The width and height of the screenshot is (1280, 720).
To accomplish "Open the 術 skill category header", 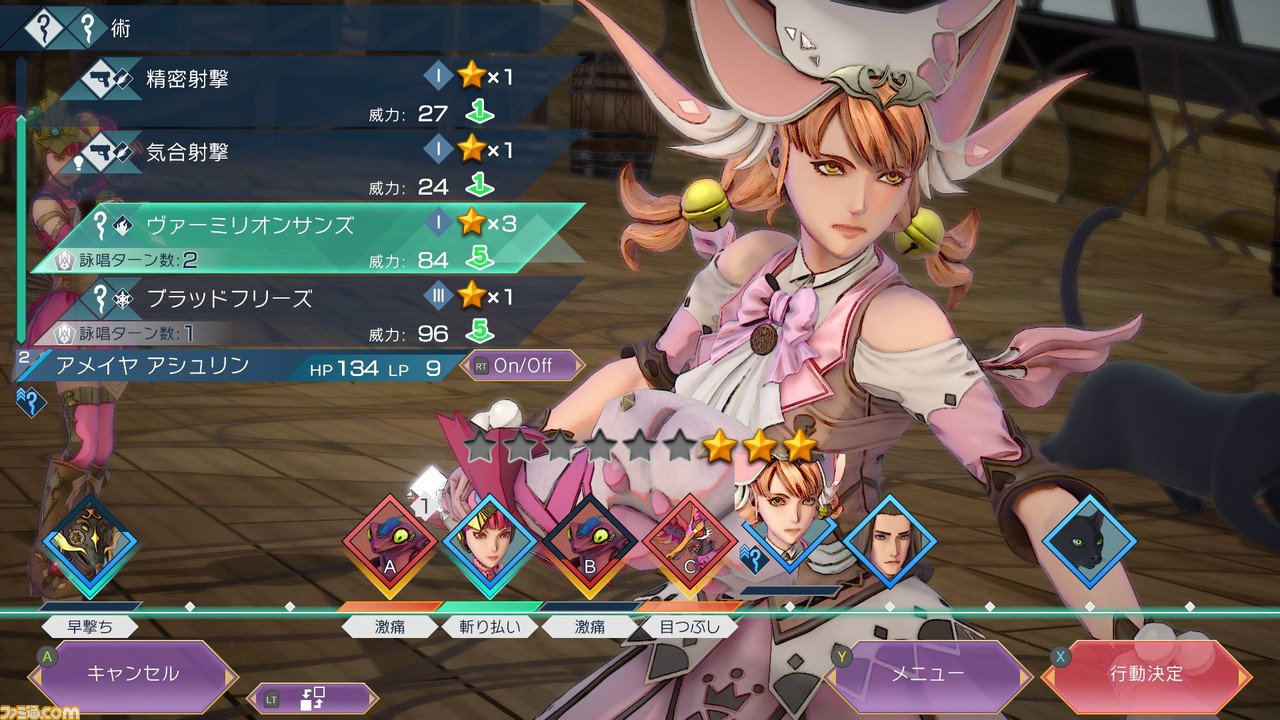I will coord(120,28).
